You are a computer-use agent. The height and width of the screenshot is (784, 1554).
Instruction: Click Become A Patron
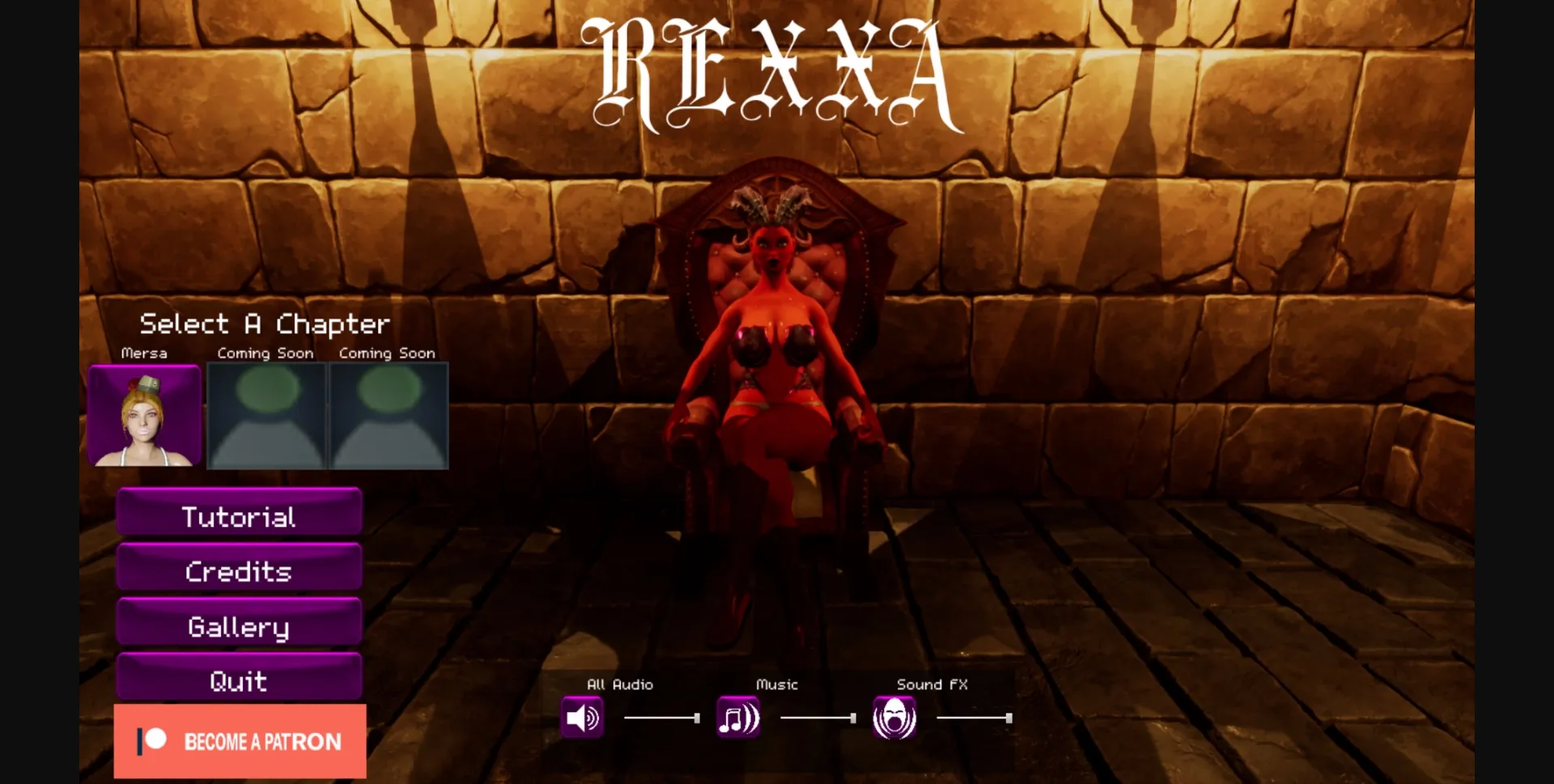240,740
